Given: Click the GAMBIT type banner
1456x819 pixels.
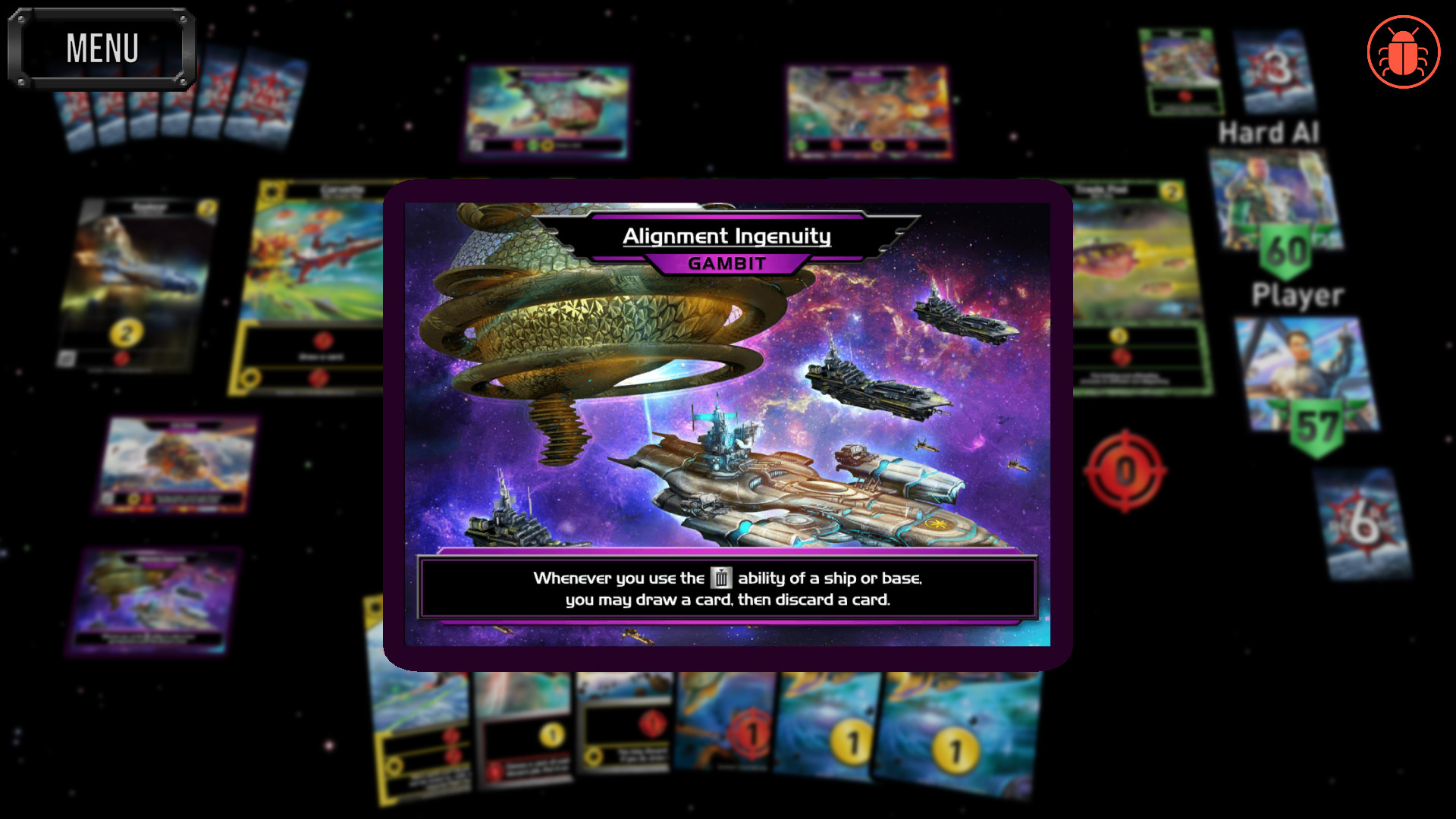Looking at the screenshot, I should click(726, 265).
